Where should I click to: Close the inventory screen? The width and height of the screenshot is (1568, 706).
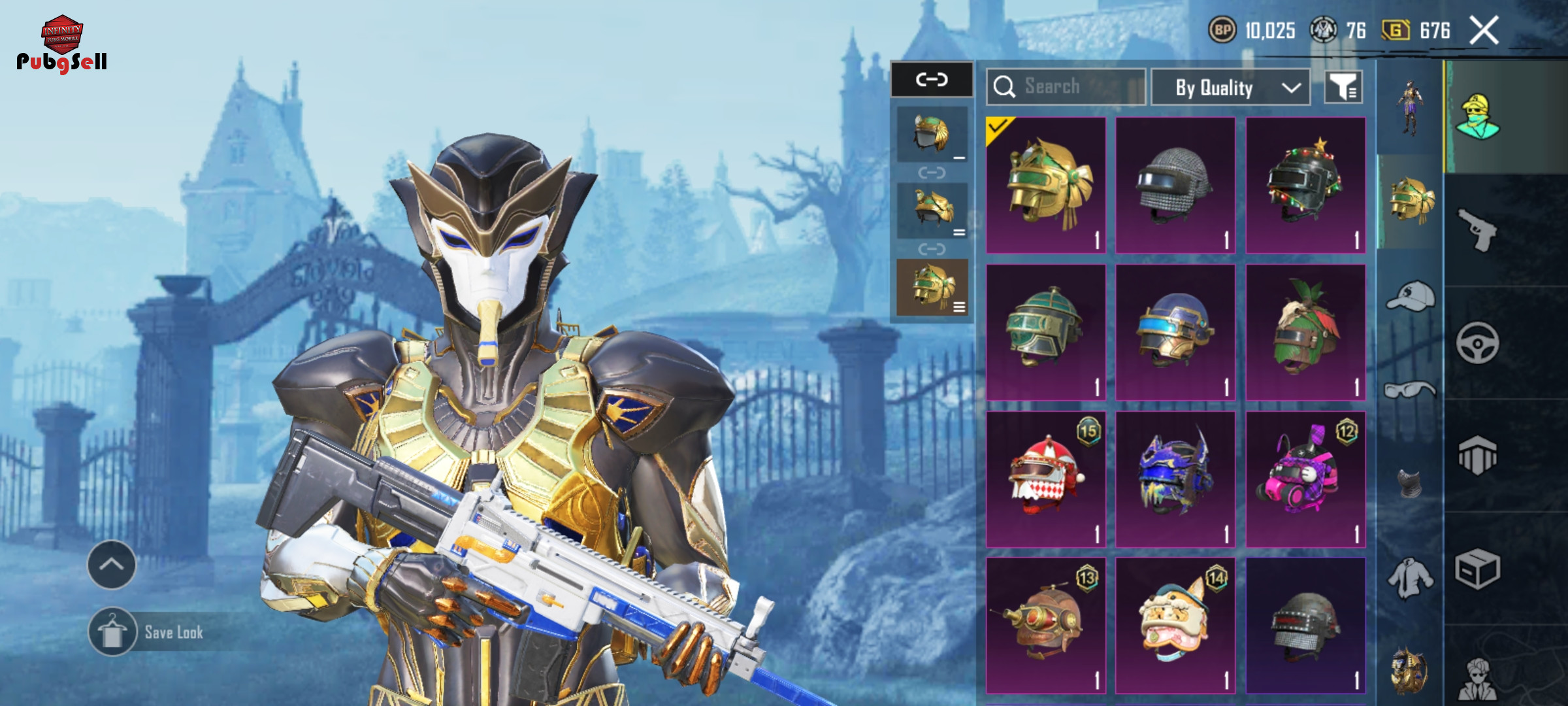[x=1484, y=31]
